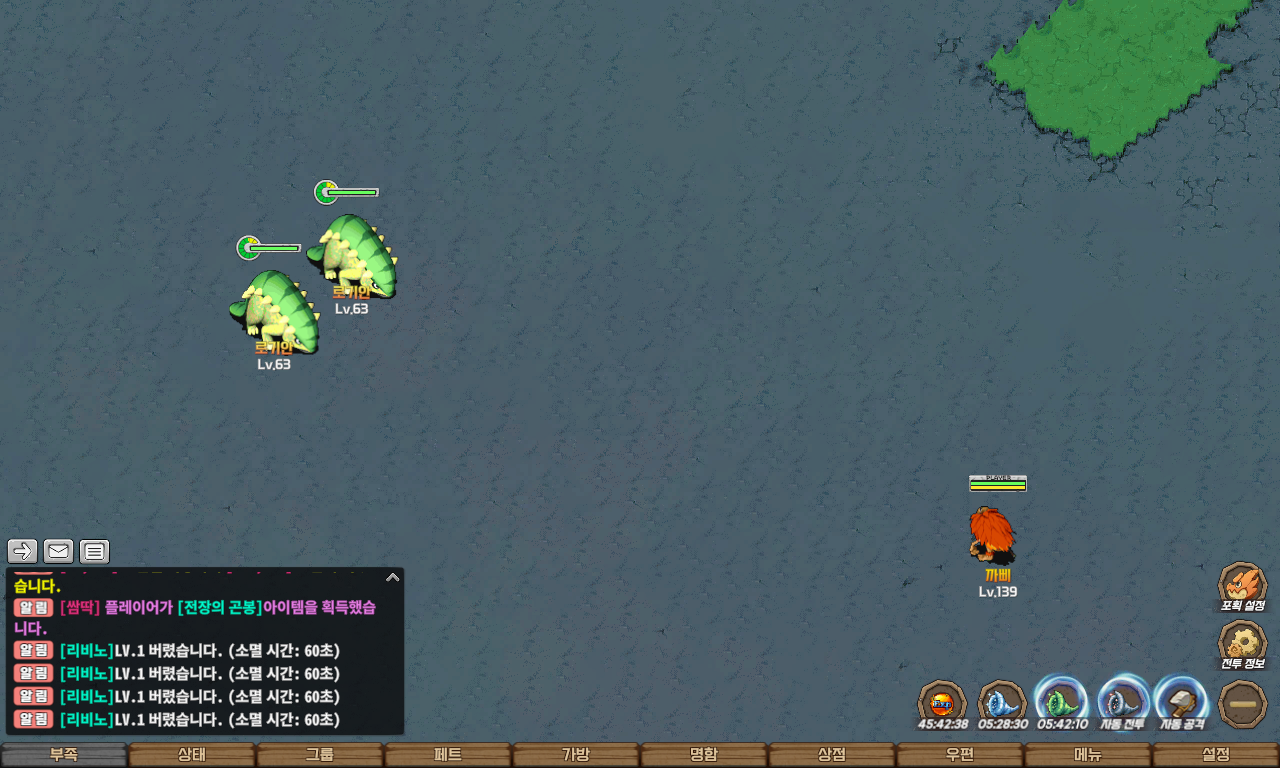The height and width of the screenshot is (768, 1280).
Task: Open the 가방 (Bag) inventory
Action: tap(576, 755)
